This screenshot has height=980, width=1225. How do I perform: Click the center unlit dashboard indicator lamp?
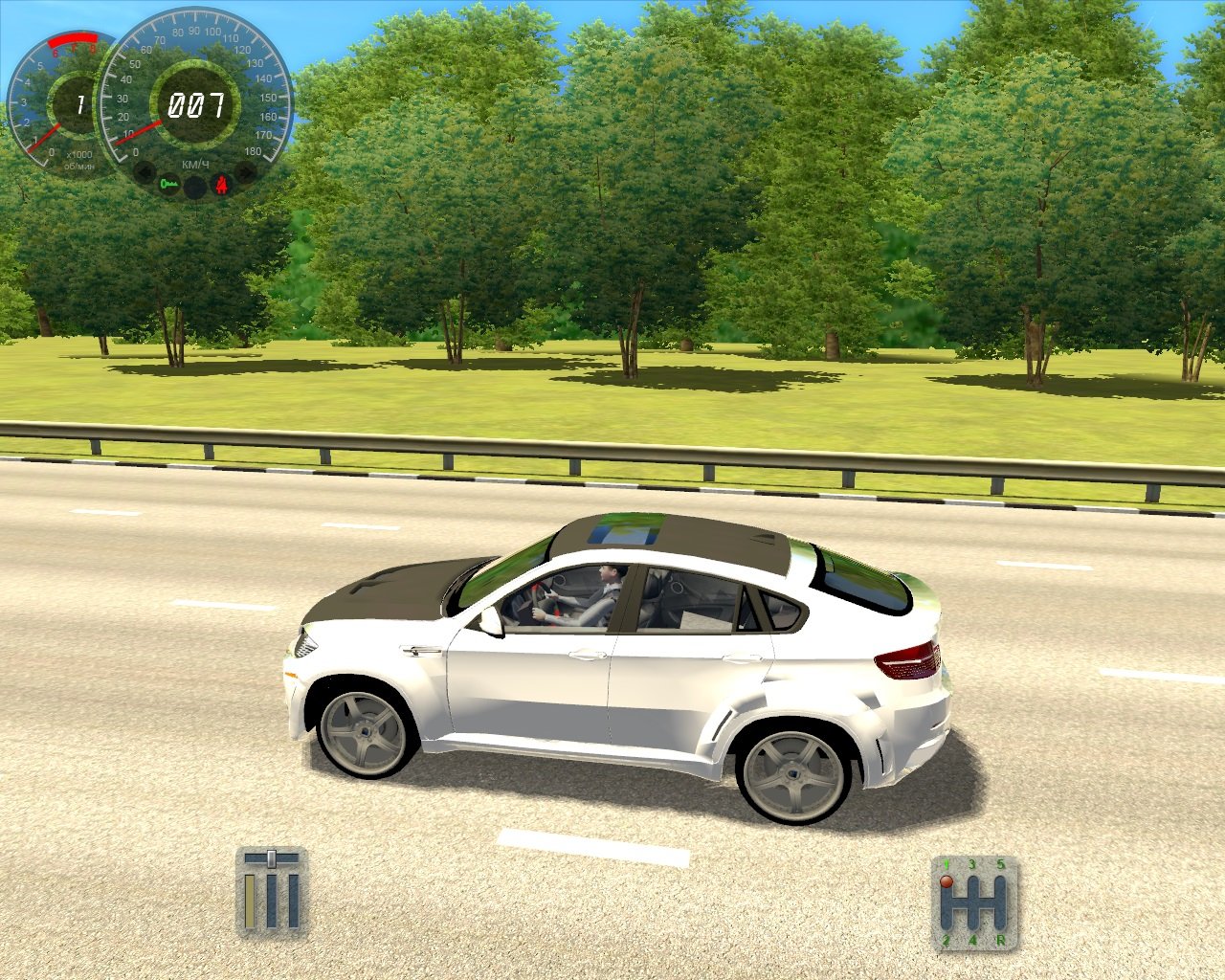[195, 187]
